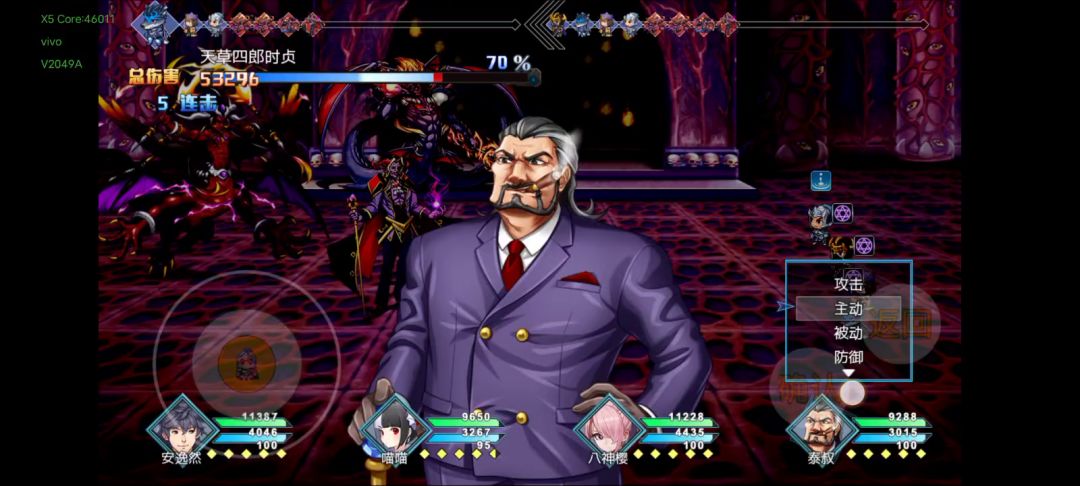The image size is (1080, 486).
Task: Open the 被动 (Passive) skill option
Action: (848, 333)
